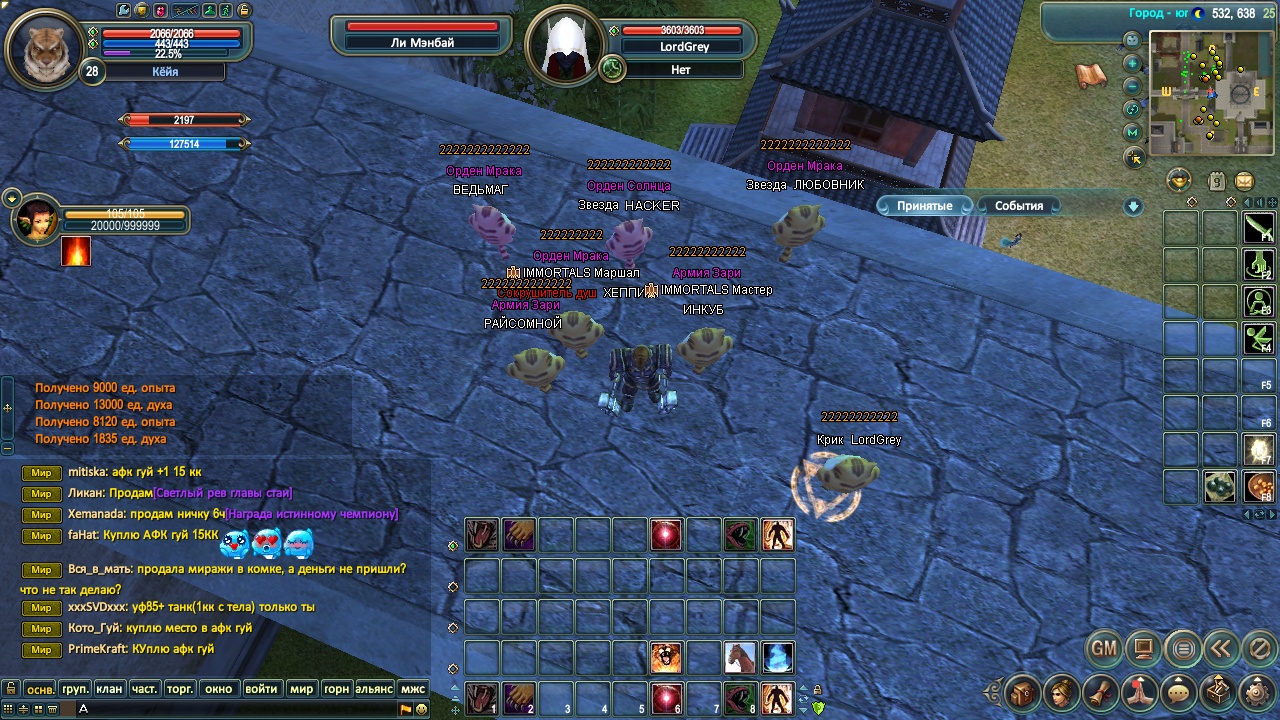Open the calendar icon below the minimap
Image resolution: width=1280 pixels, height=720 pixels.
tap(1216, 181)
